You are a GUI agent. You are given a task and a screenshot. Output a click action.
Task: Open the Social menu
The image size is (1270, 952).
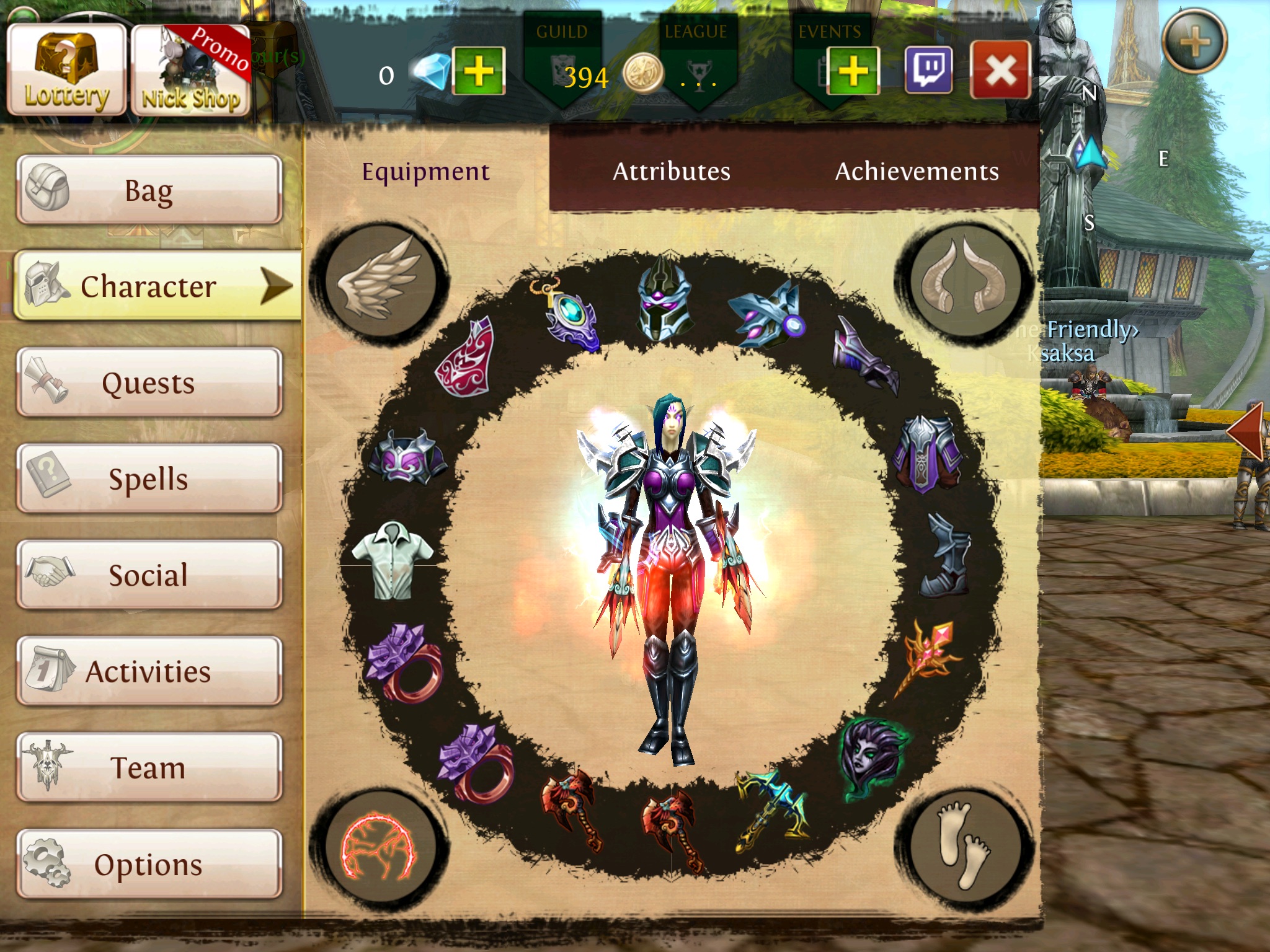click(x=149, y=575)
